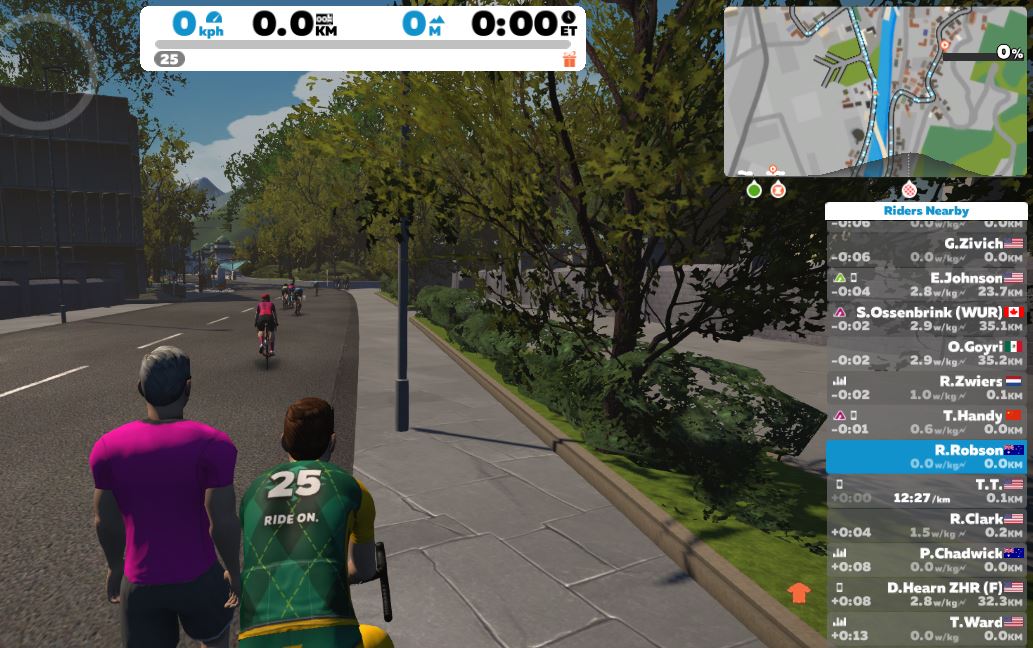This screenshot has height=648, width=1033.
Task: Pick T.Ward in Riders Nearby
Action: tap(926, 628)
